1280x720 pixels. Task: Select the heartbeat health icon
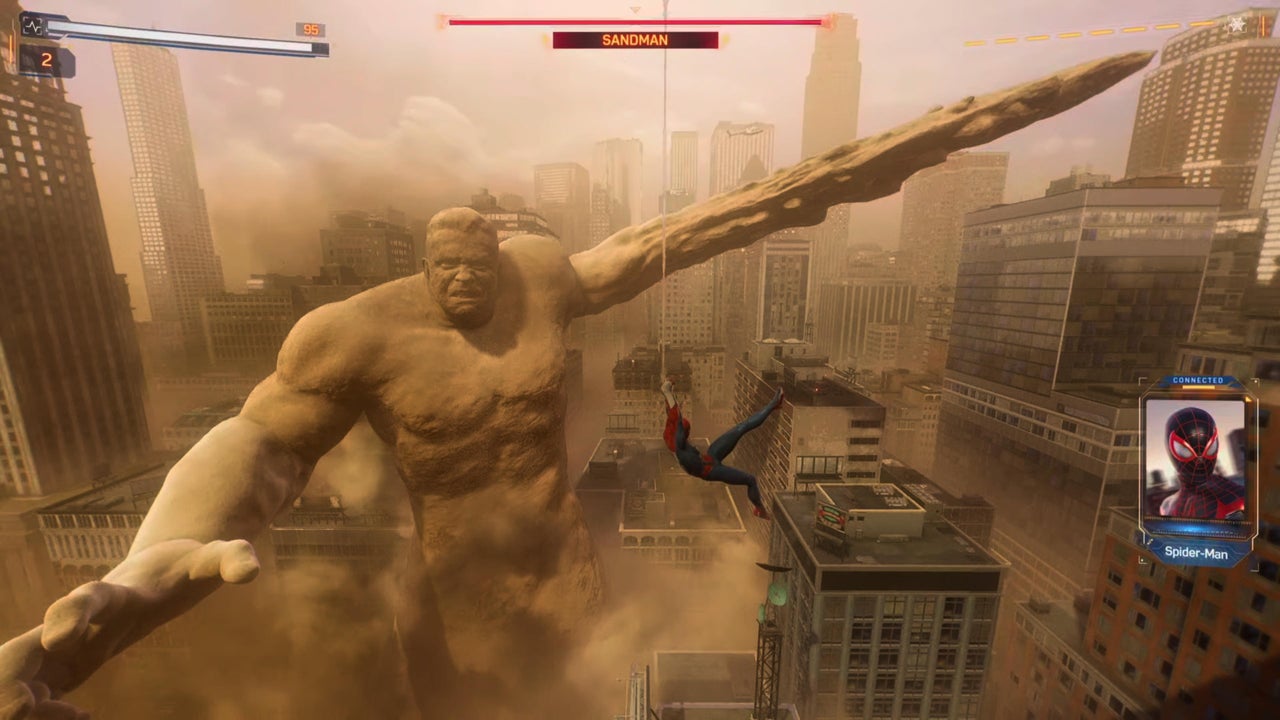34,24
